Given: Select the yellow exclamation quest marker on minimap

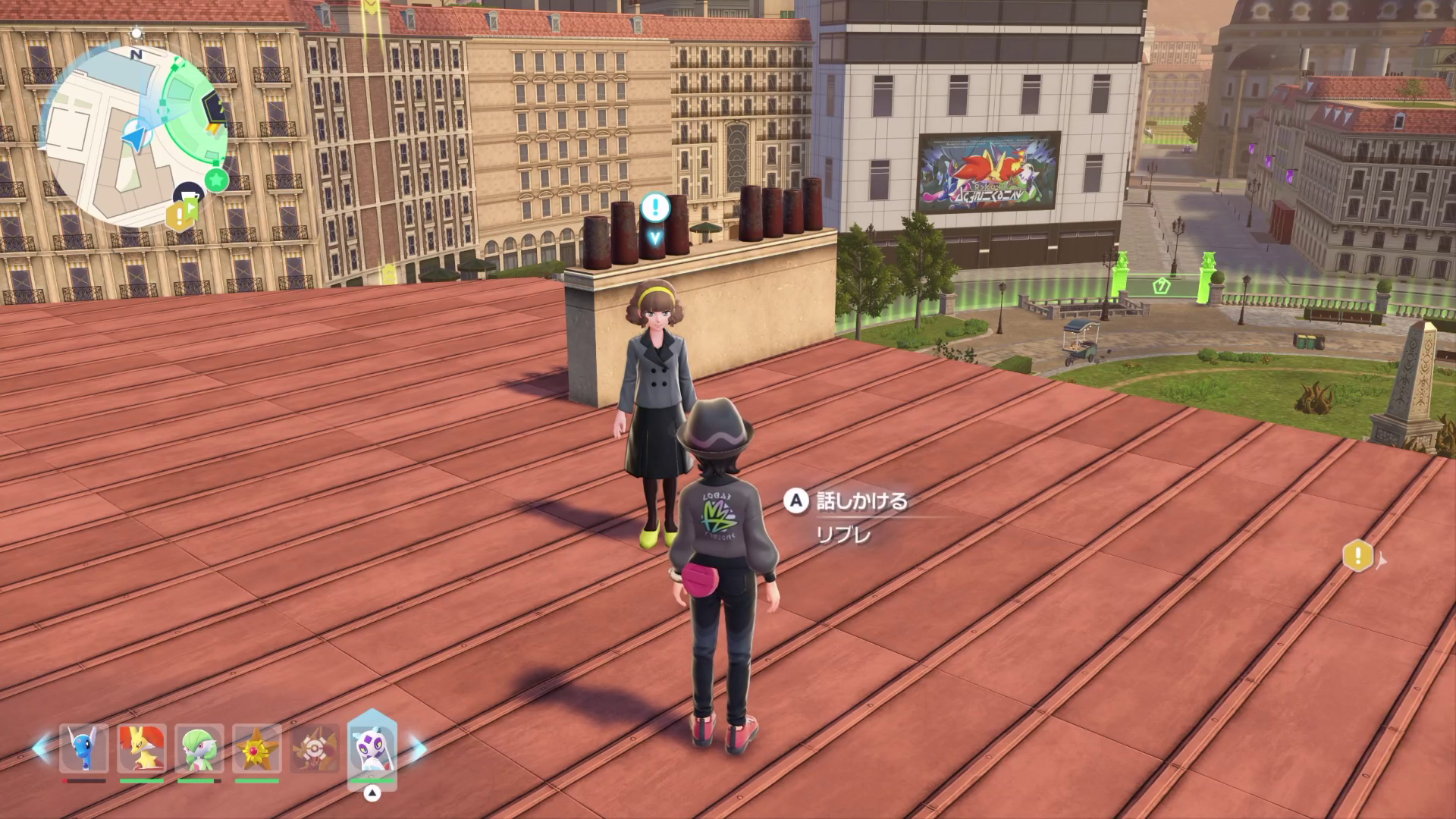Looking at the screenshot, I should (x=178, y=217).
